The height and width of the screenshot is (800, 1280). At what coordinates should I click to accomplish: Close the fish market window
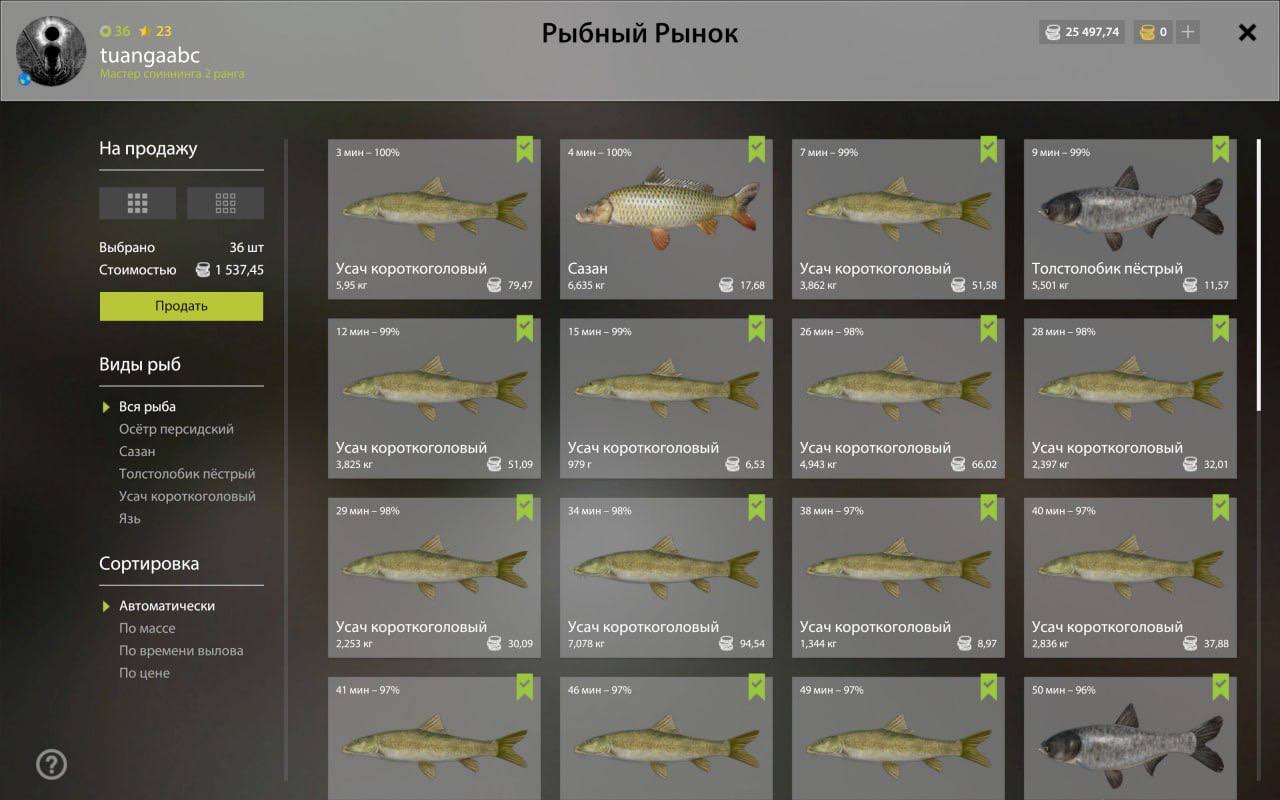point(1247,33)
